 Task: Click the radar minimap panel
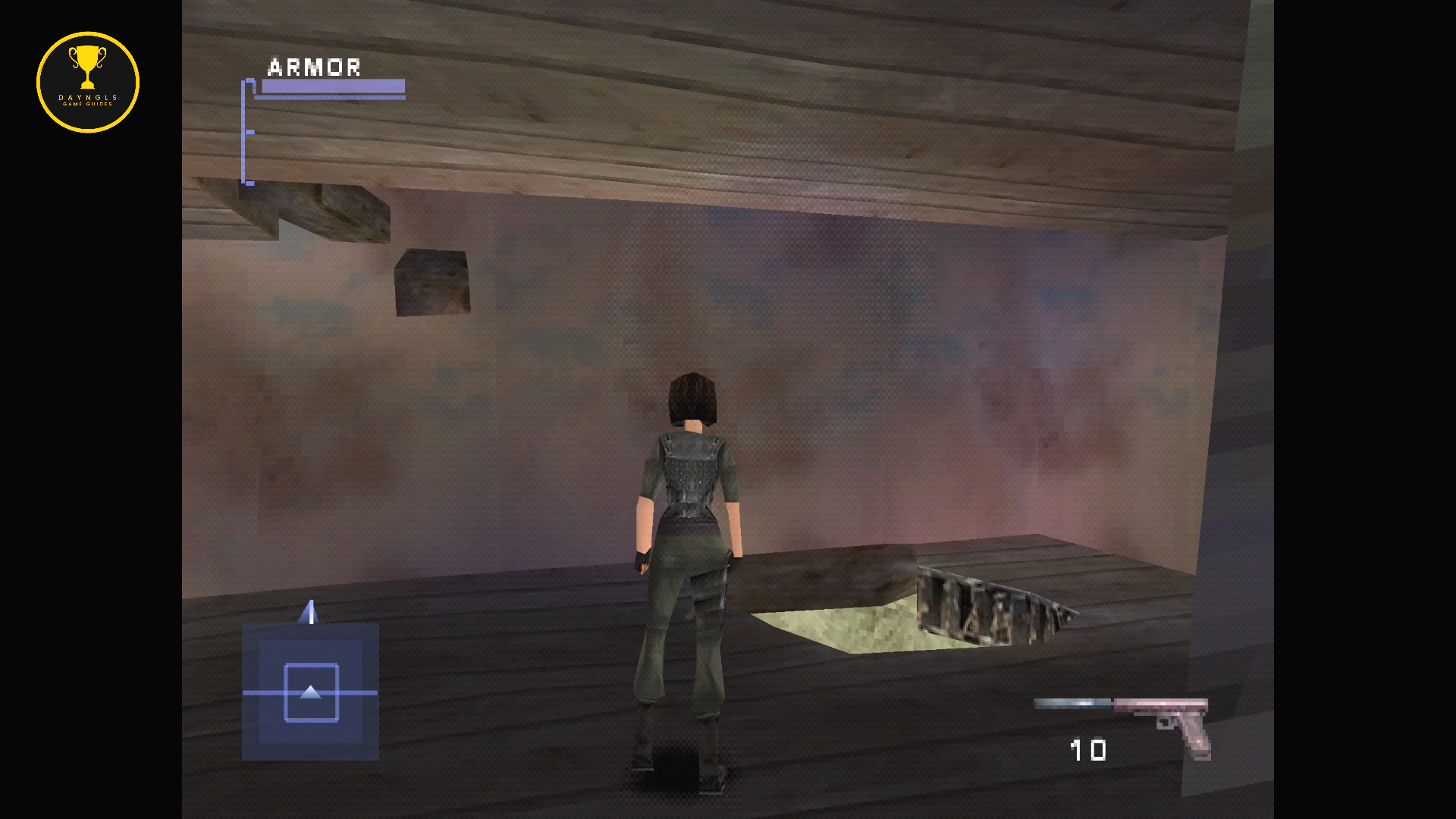point(310,691)
